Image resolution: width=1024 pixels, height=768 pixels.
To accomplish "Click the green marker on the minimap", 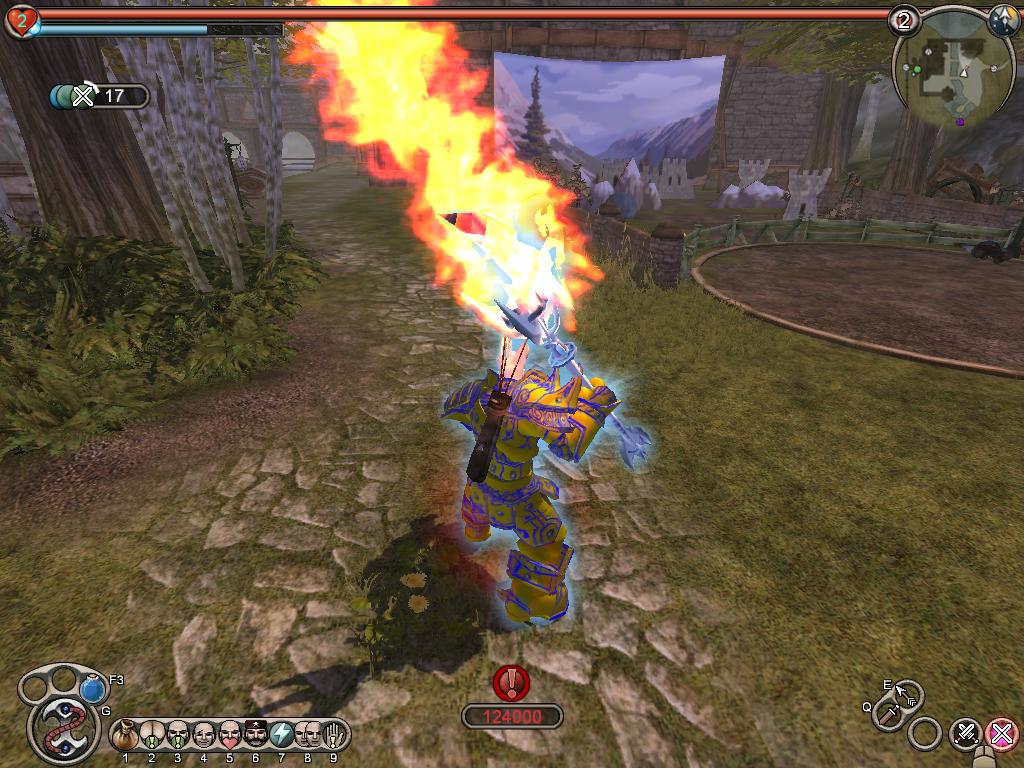I will (916, 70).
